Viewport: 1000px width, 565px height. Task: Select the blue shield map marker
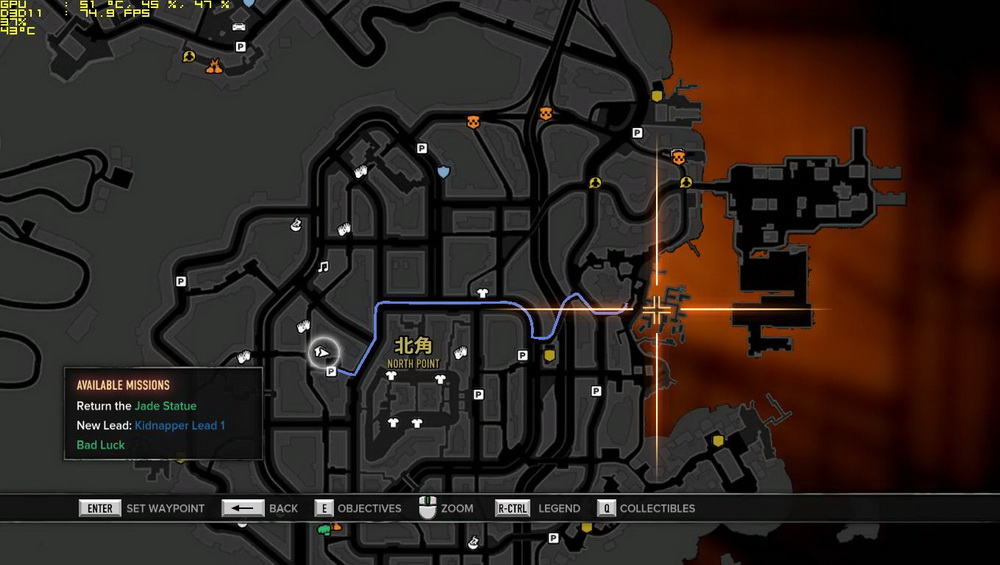coord(443,172)
